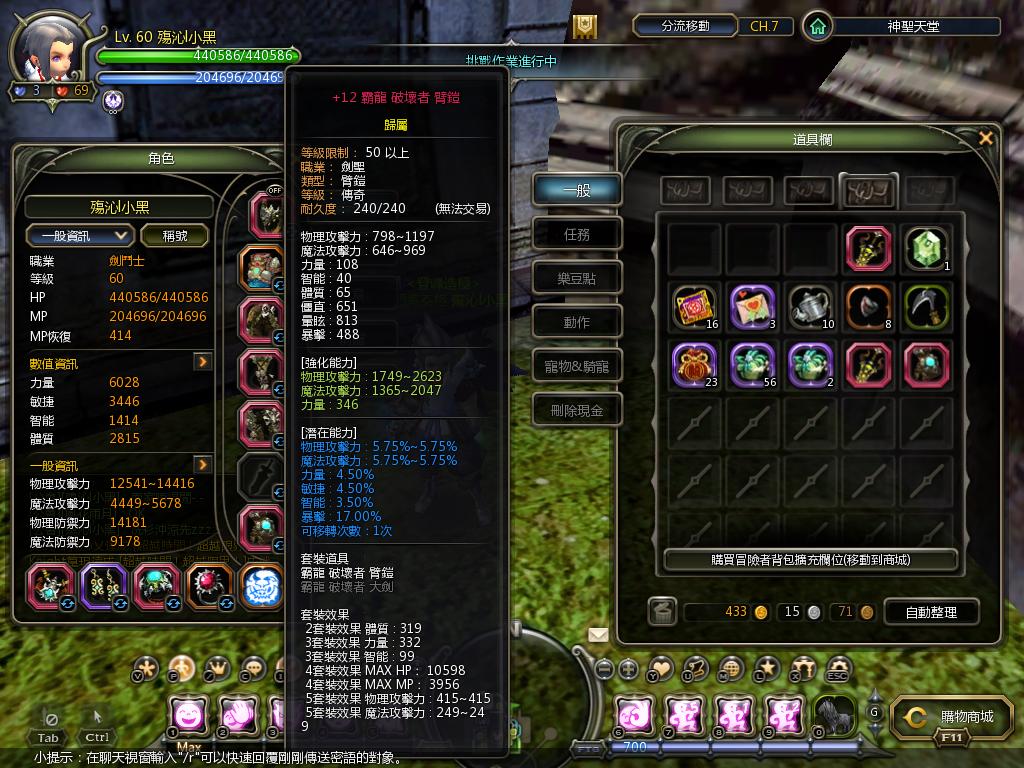
Task: Select the watering can item
Action: 811,306
